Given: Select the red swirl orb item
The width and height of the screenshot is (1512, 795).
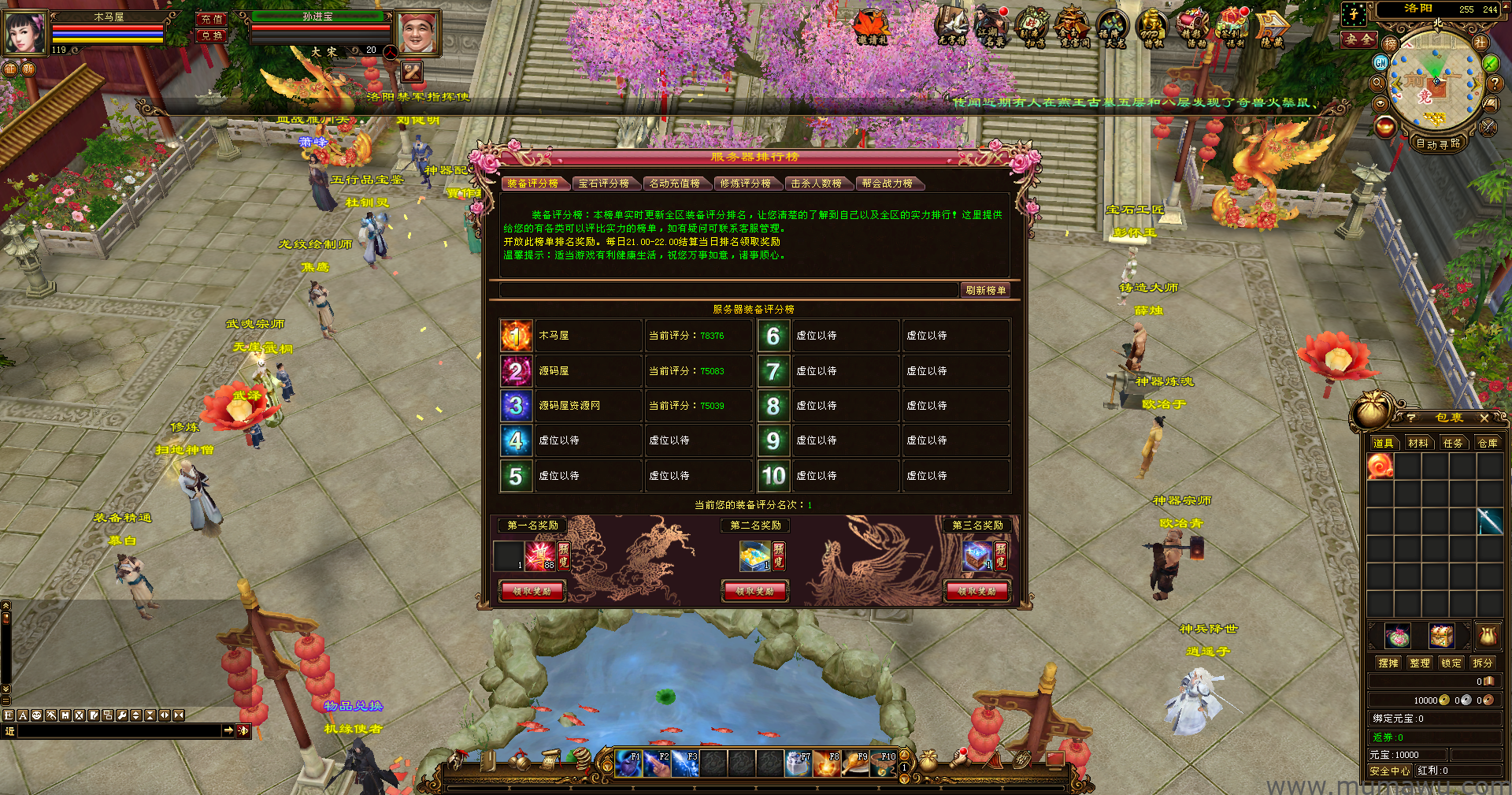Looking at the screenshot, I should point(1380,467).
